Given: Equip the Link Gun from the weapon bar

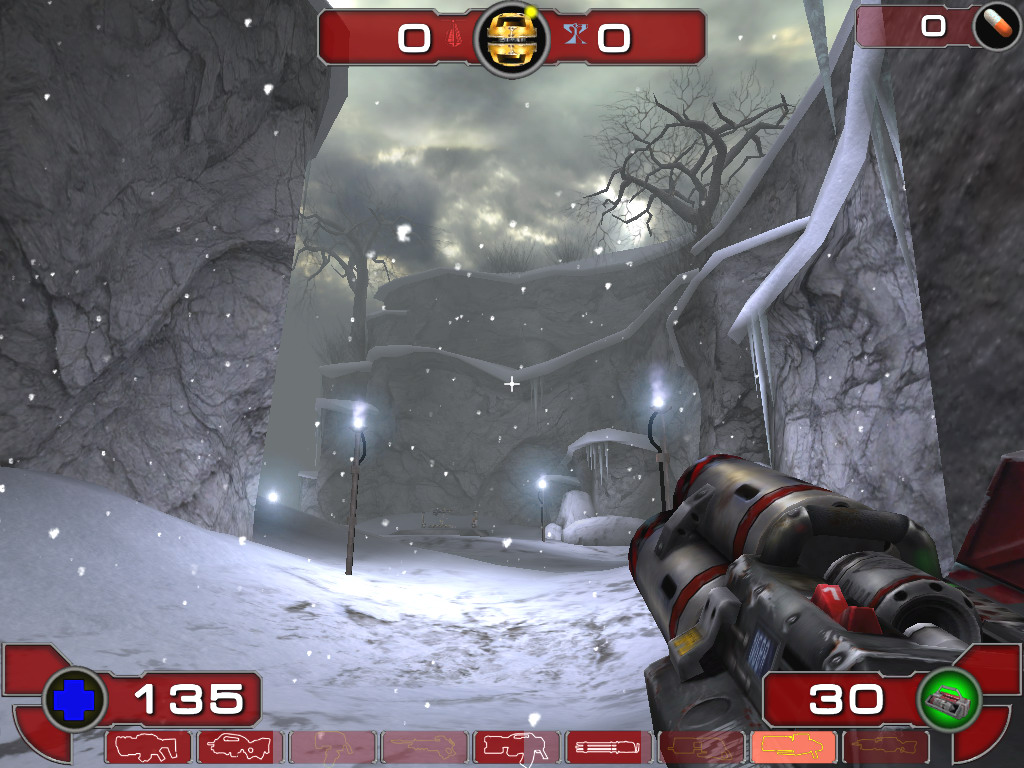Looking at the screenshot, I should (x=516, y=746).
